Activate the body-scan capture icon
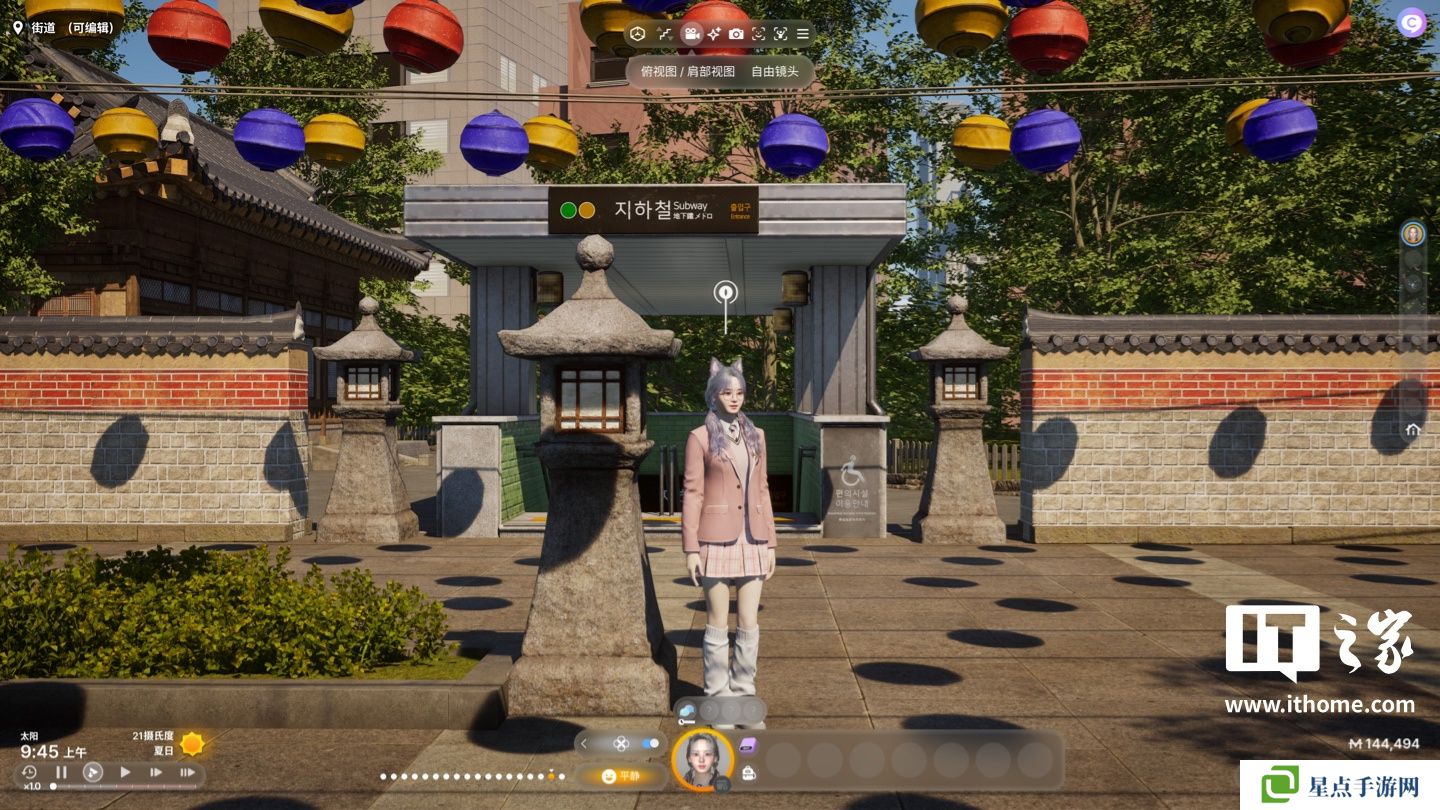The image size is (1440, 810). pyautogui.click(x=780, y=34)
